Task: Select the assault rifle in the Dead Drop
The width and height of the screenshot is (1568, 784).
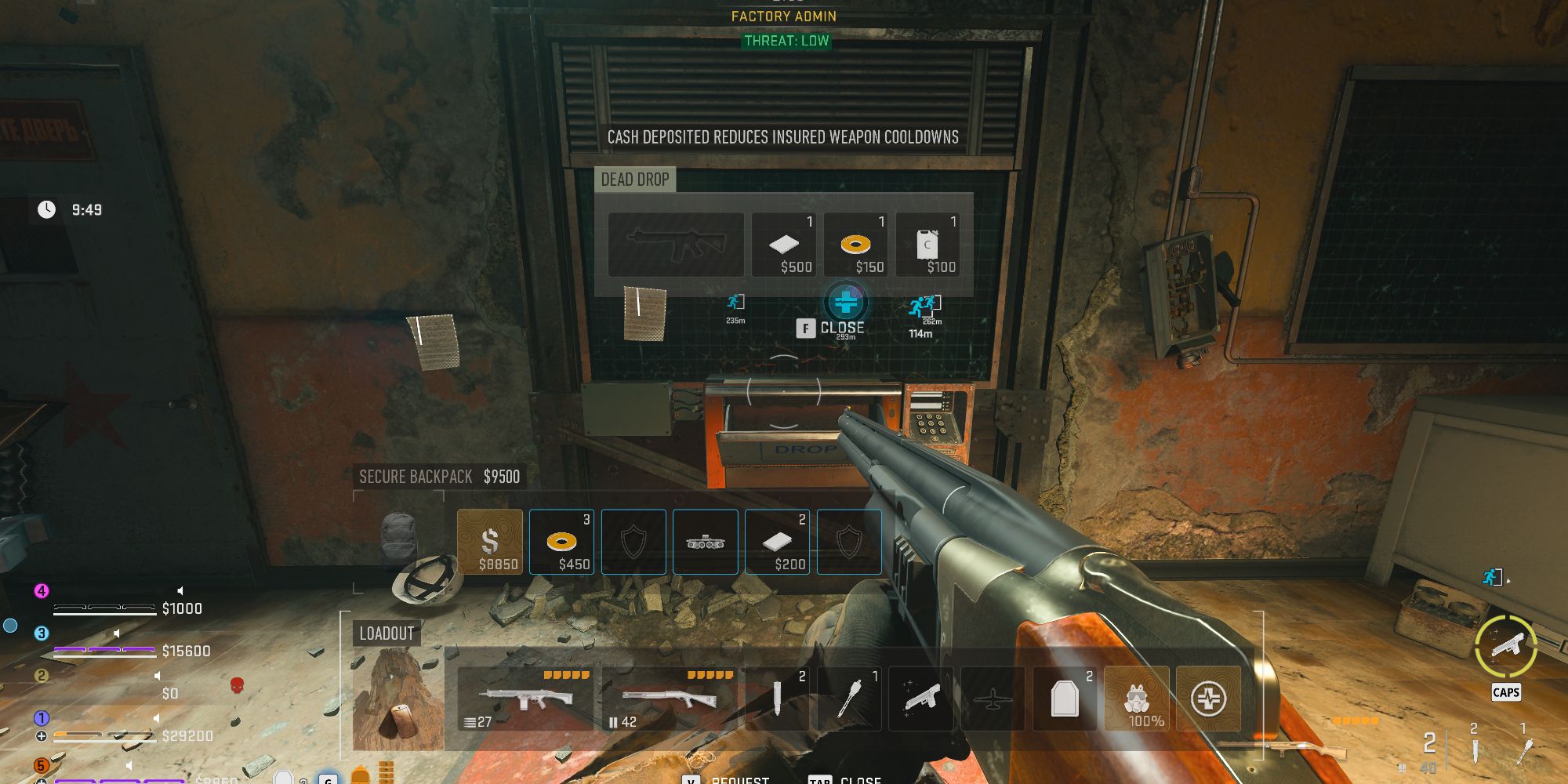Action: (x=676, y=244)
